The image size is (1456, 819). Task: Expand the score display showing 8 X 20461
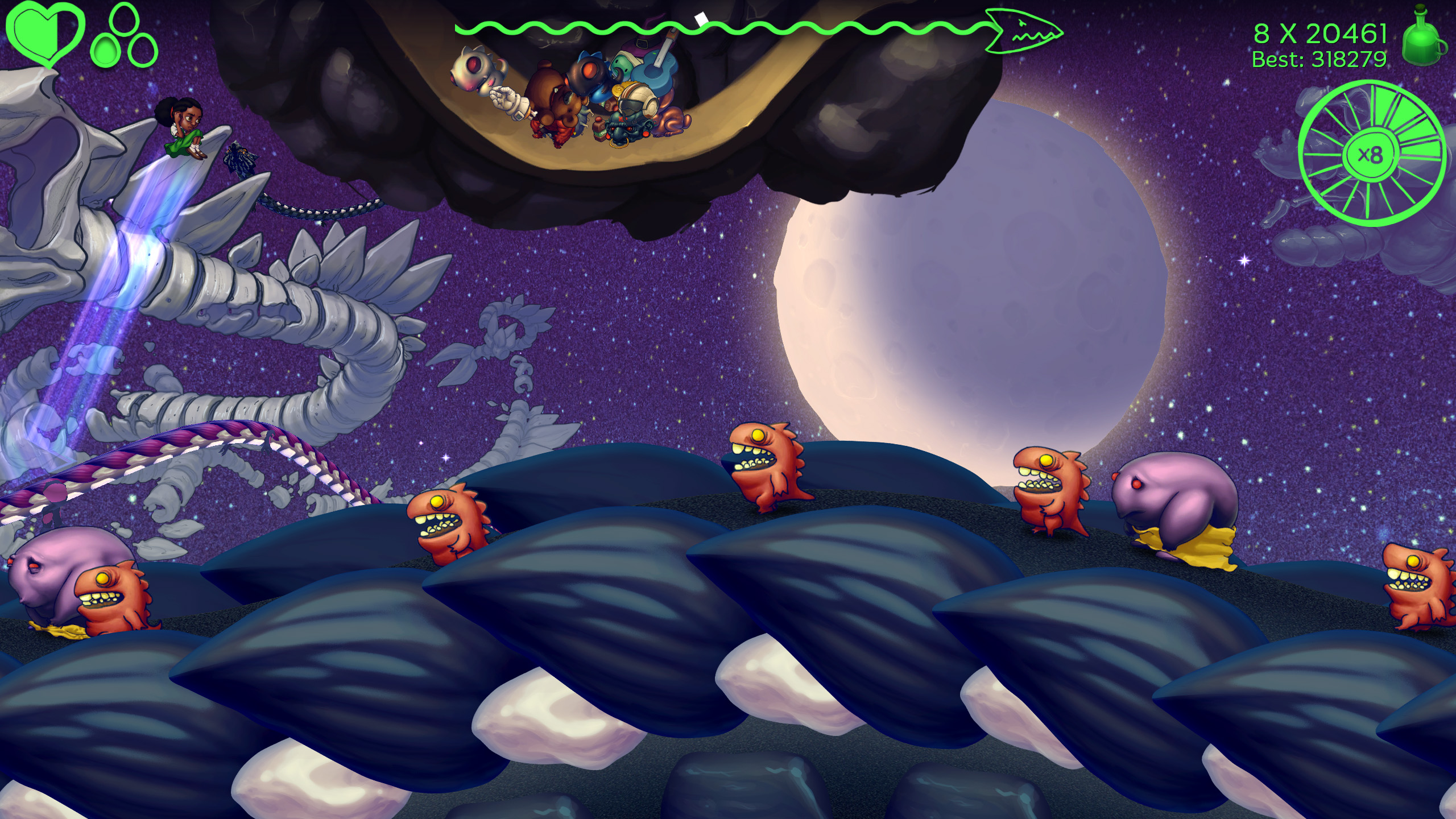coord(1319,33)
